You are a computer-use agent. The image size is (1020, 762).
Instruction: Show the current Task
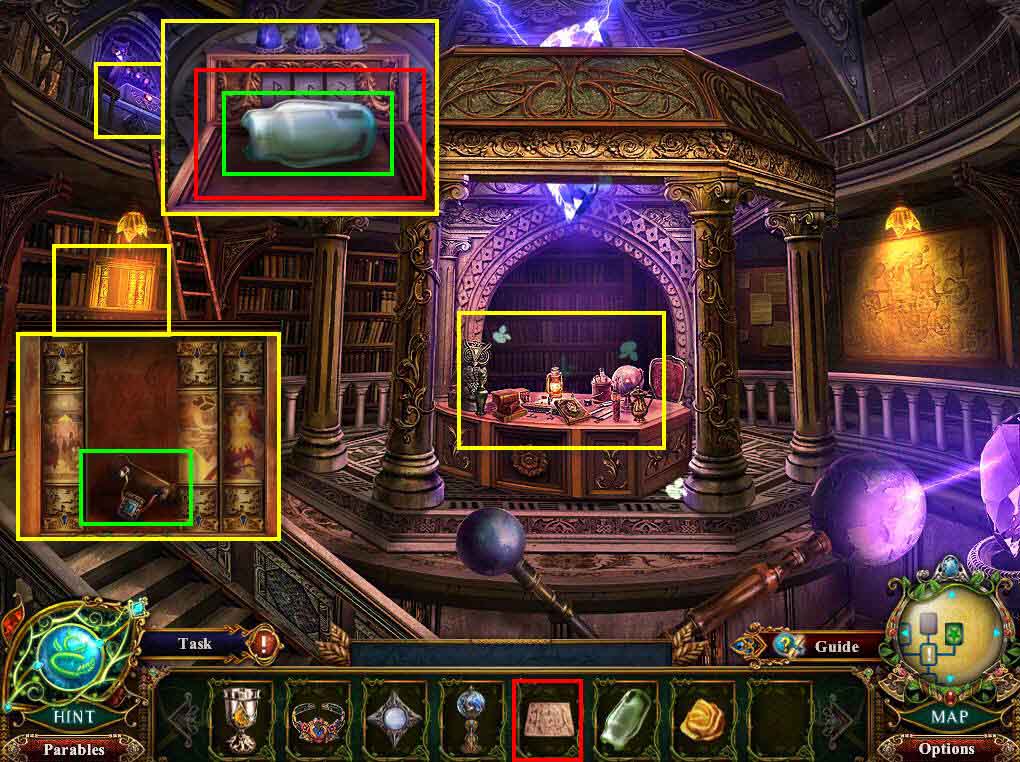[x=195, y=644]
